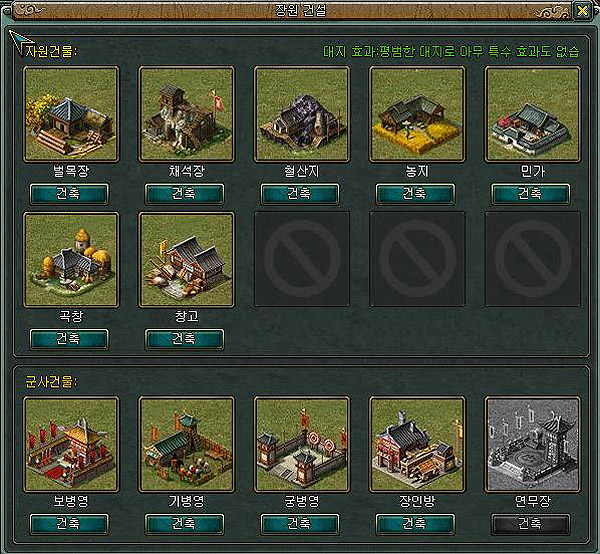Select the 벌목장 building thumbnail

click(x=70, y=114)
